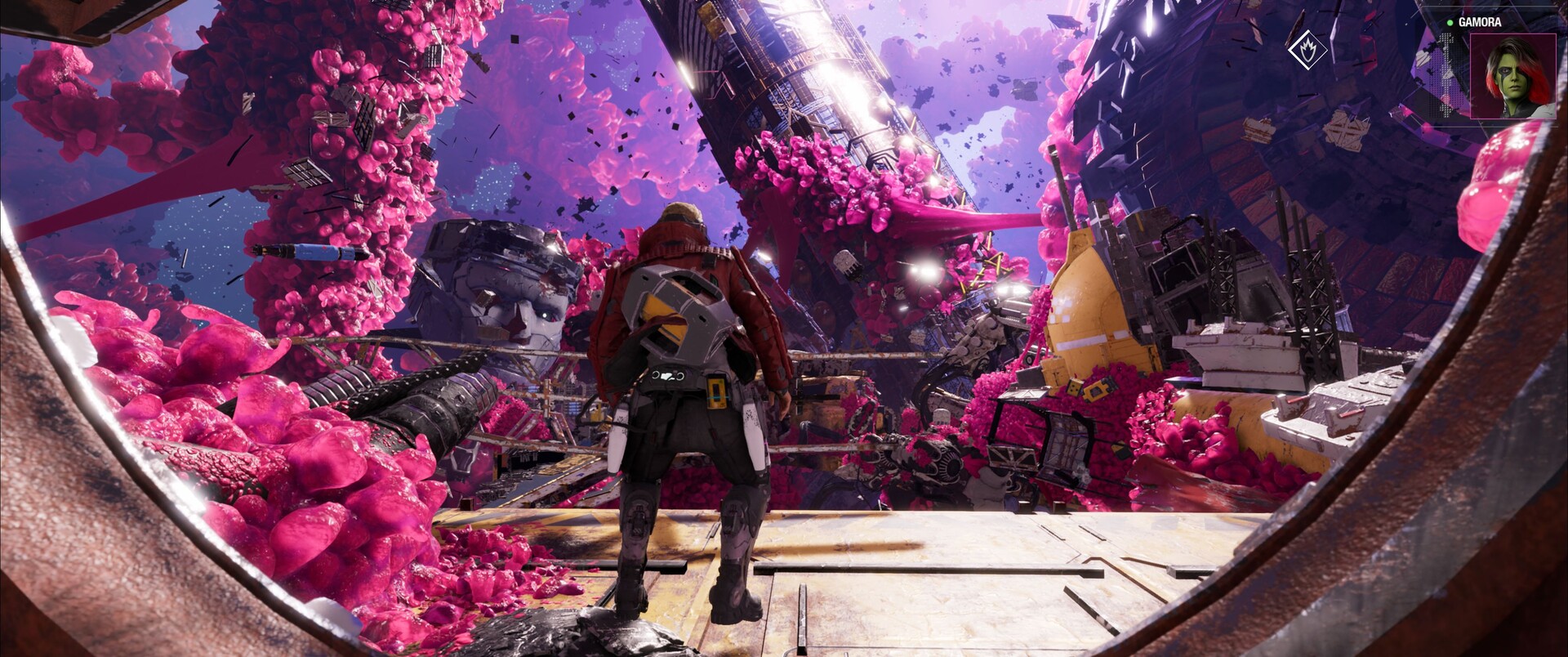1568x657 pixels.
Task: Select Gamora's character portrait
Action: 1512,76
